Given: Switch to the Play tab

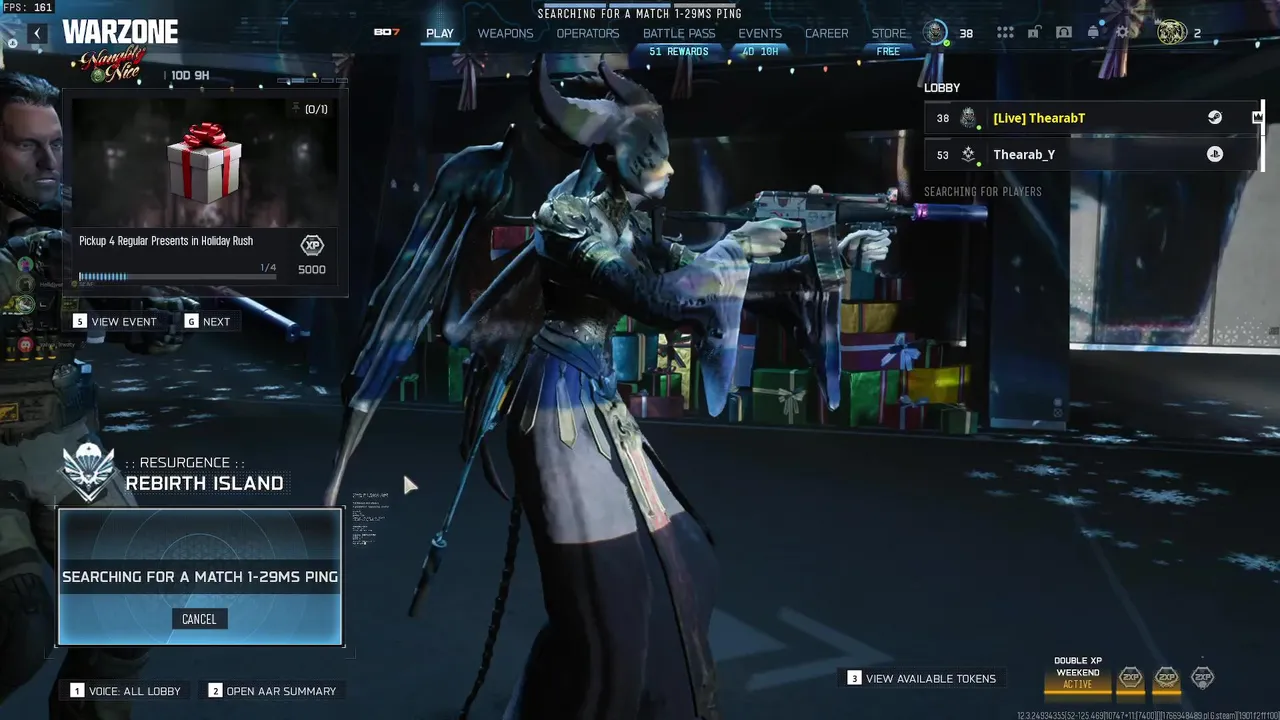Looking at the screenshot, I should click(x=439, y=33).
